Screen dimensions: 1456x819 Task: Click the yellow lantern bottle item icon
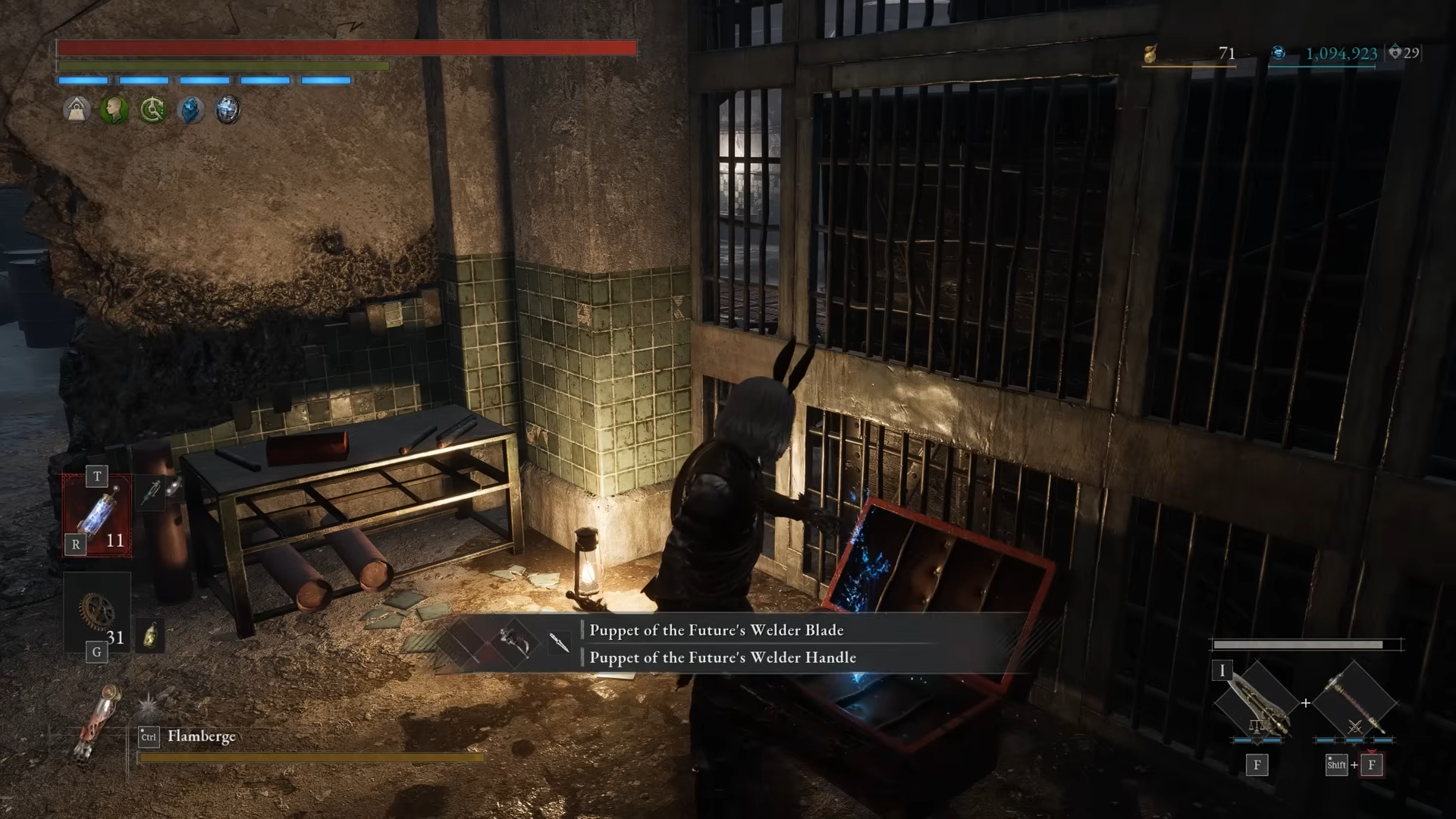coord(150,635)
